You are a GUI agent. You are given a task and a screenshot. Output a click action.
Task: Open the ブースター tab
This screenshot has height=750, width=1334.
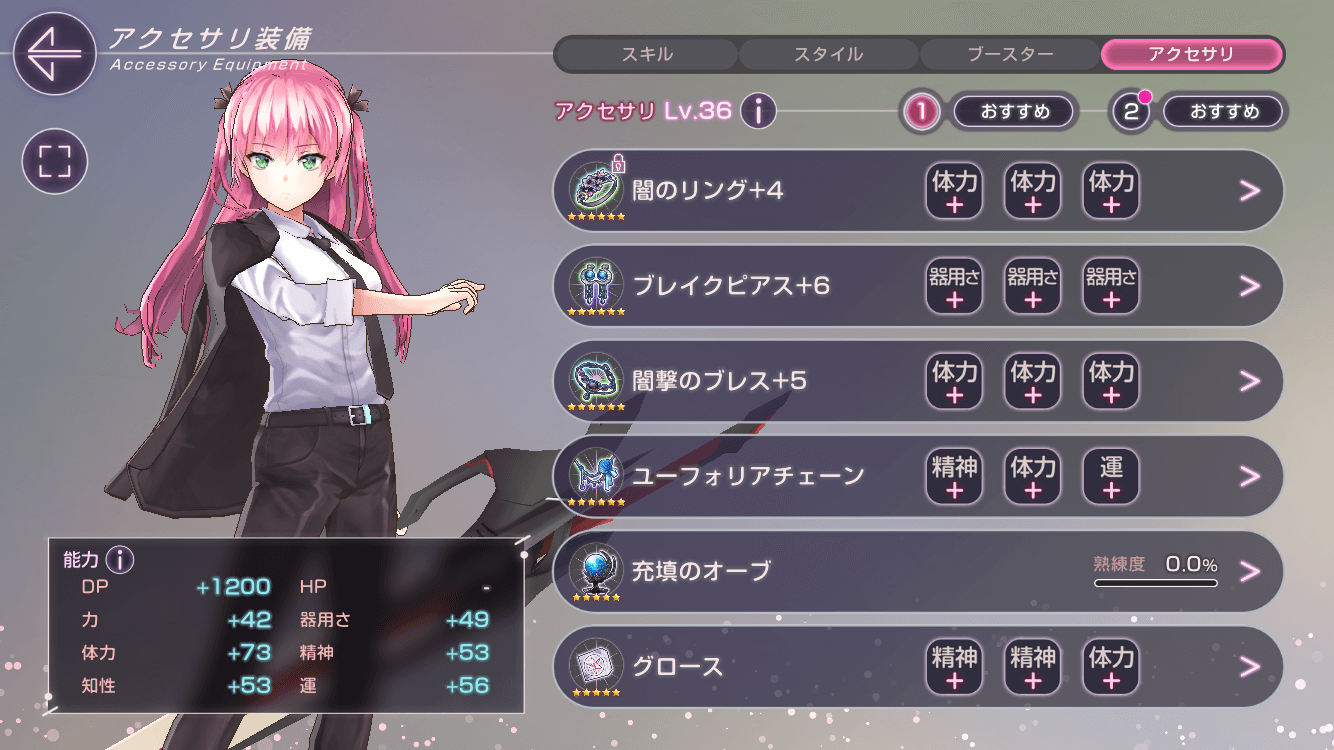1010,54
